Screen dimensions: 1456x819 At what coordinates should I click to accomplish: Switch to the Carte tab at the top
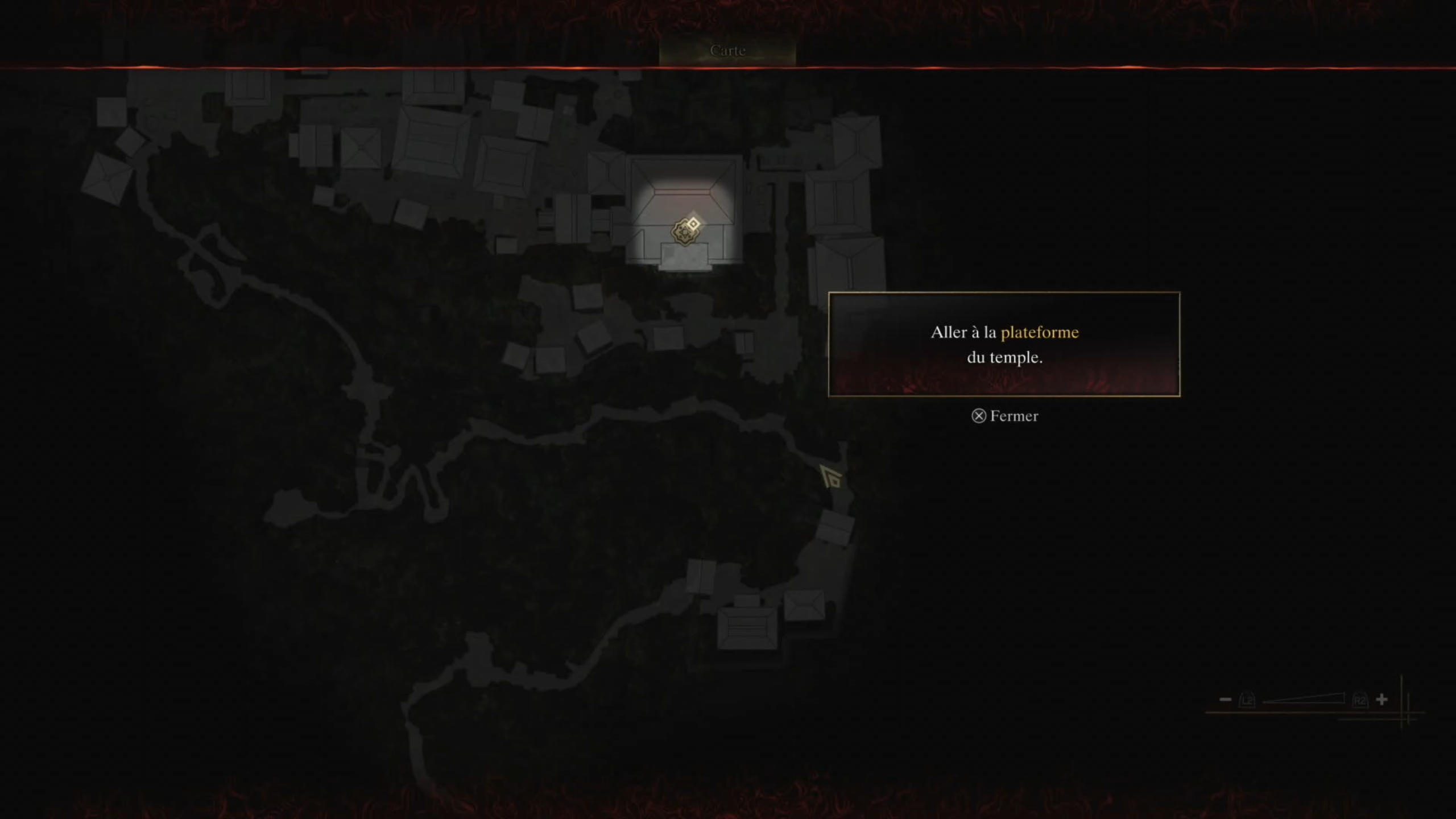[727, 50]
